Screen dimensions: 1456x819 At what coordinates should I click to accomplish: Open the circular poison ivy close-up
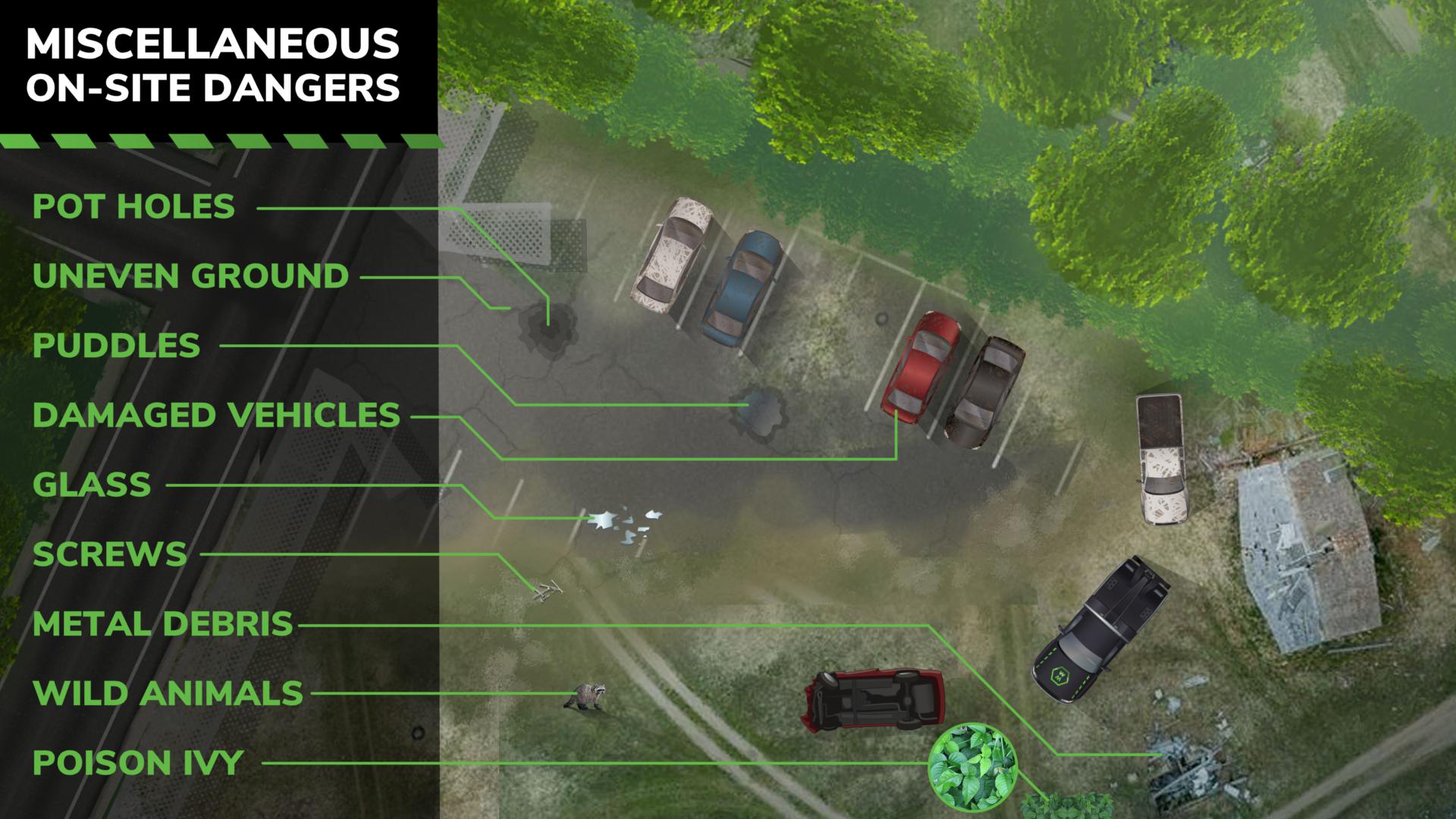(973, 764)
